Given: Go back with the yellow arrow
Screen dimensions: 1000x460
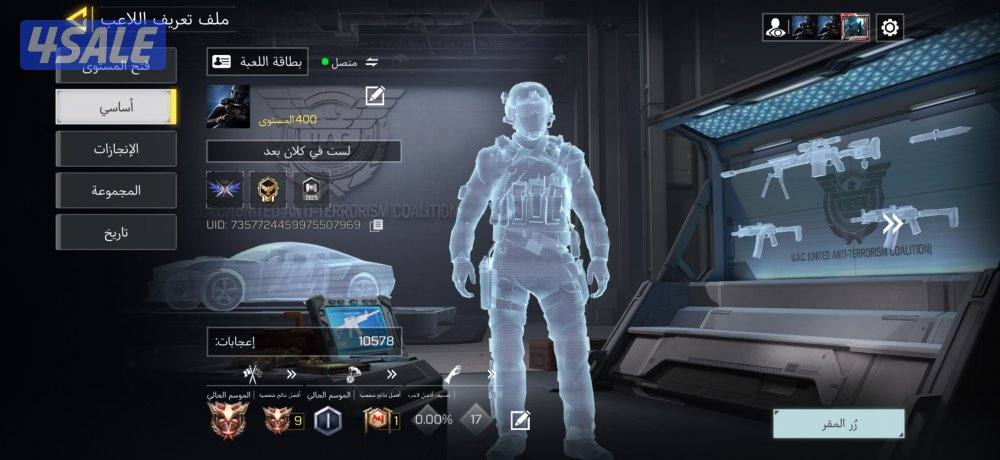Looking at the screenshot, I should pyautogui.click(x=77, y=18).
